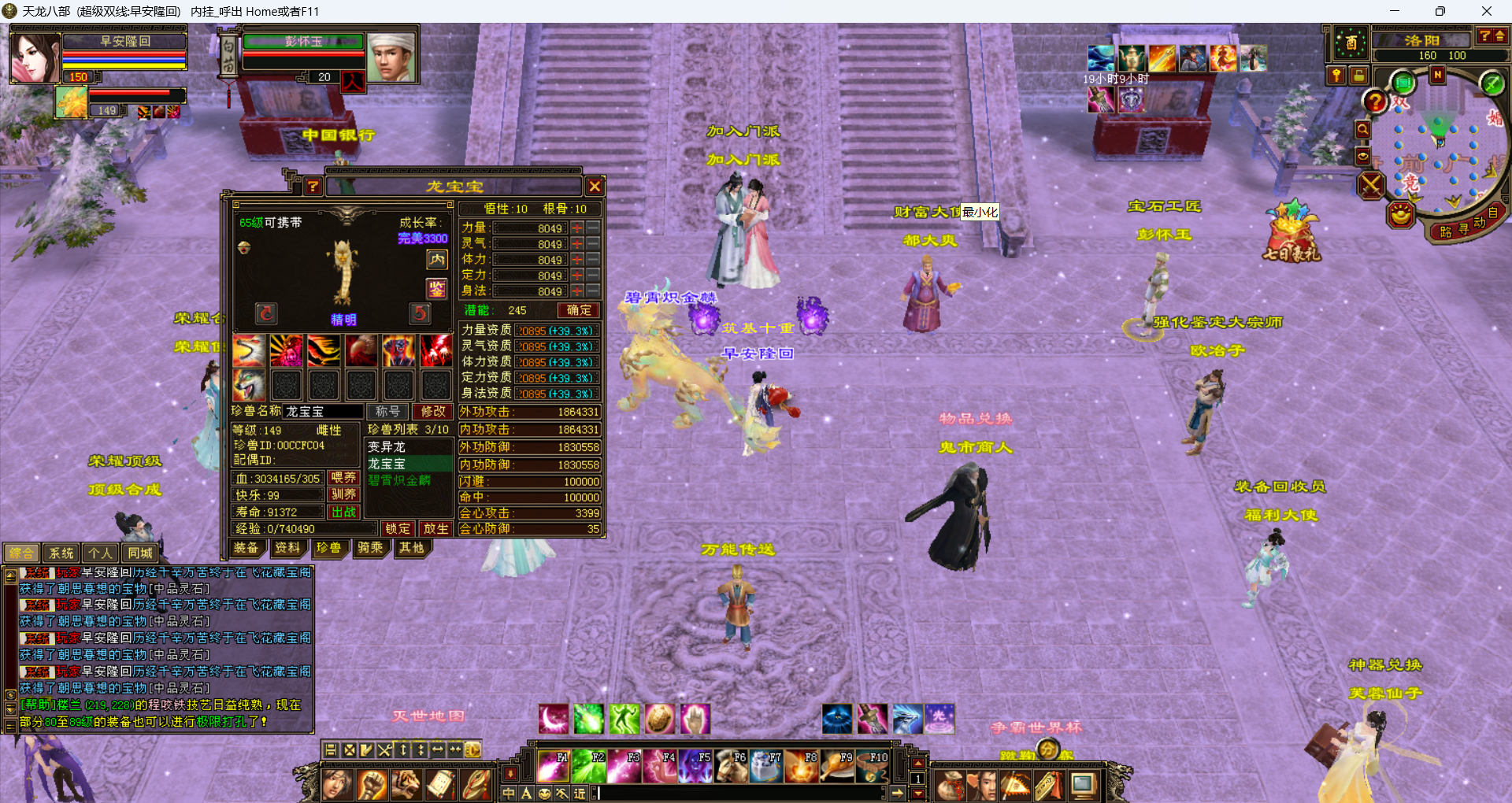Switch chat to the 系统 tab
This screenshot has width=1512, height=803.
[x=61, y=553]
